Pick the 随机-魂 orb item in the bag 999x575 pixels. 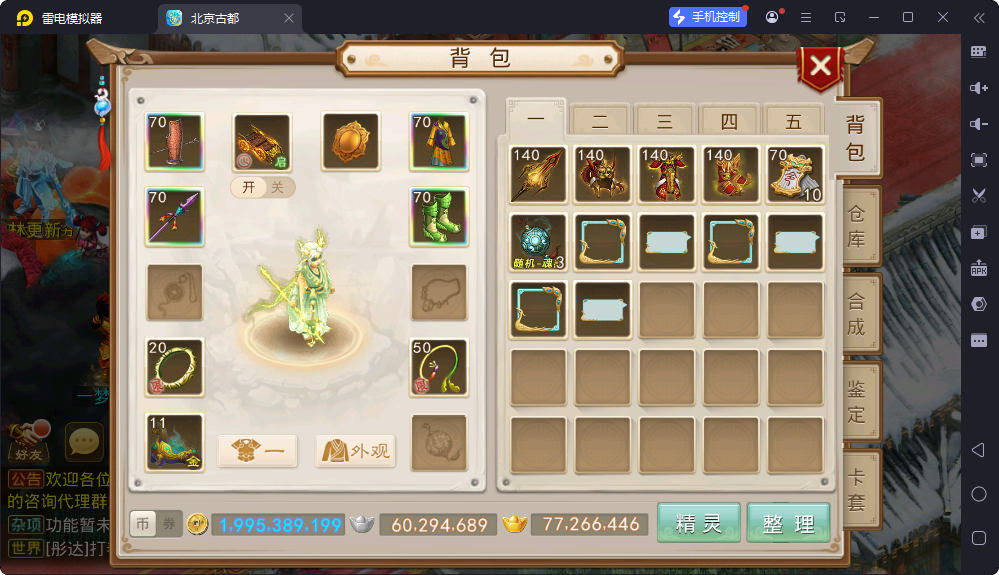point(538,242)
